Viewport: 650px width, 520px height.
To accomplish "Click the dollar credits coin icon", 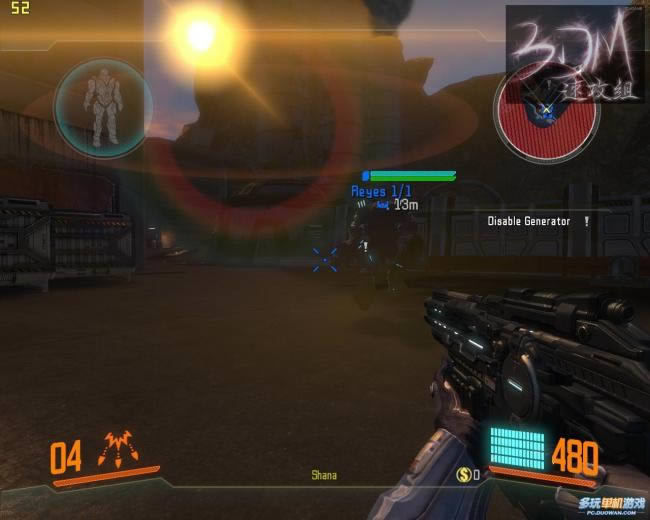I will 464,474.
